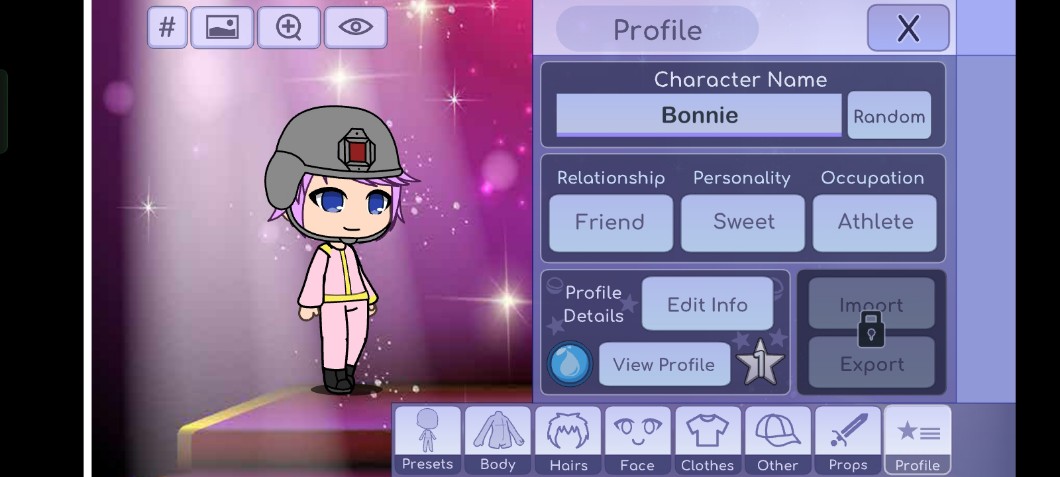Change the Friend relationship setting
The height and width of the screenshot is (477, 1060).
610,222
